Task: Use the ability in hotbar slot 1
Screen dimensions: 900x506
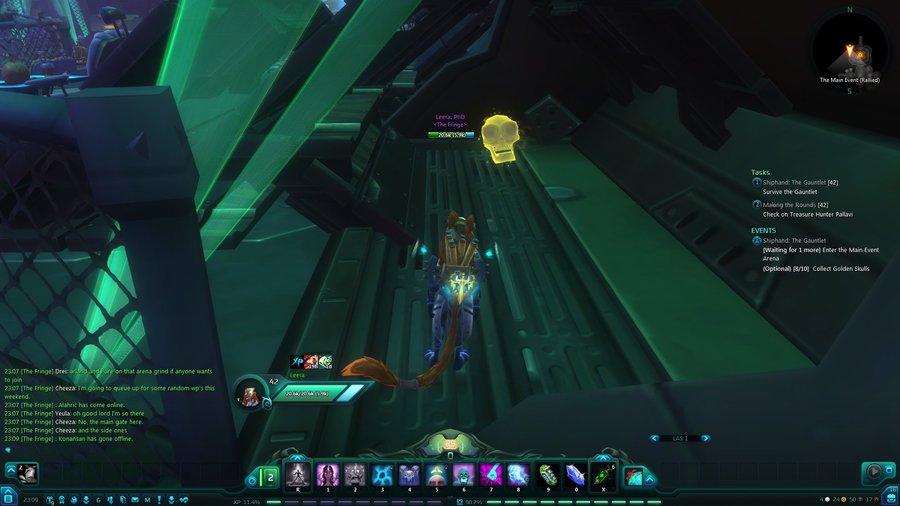Action: pyautogui.click(x=326, y=474)
